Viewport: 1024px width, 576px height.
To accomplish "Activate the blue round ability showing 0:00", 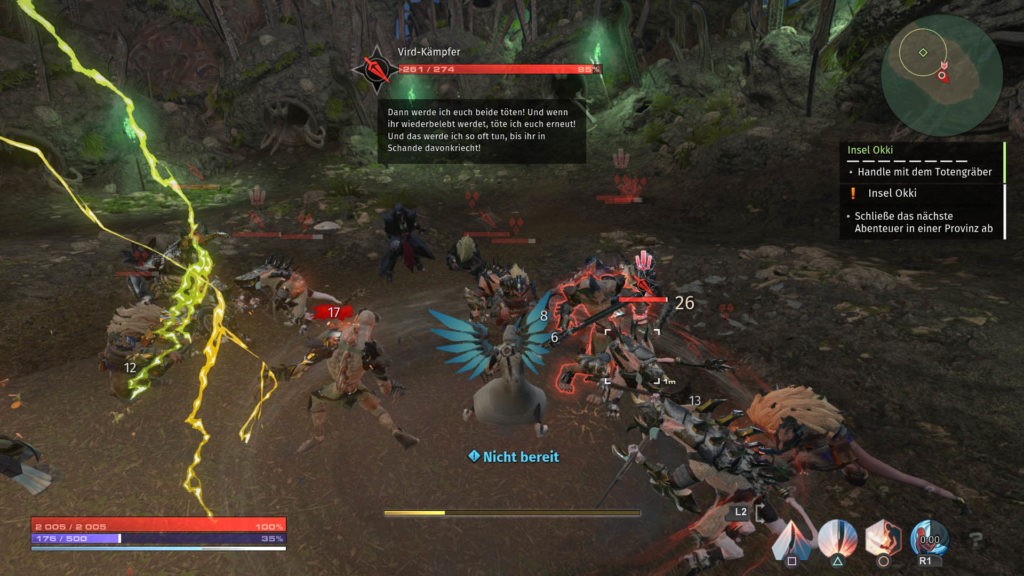I will point(929,540).
